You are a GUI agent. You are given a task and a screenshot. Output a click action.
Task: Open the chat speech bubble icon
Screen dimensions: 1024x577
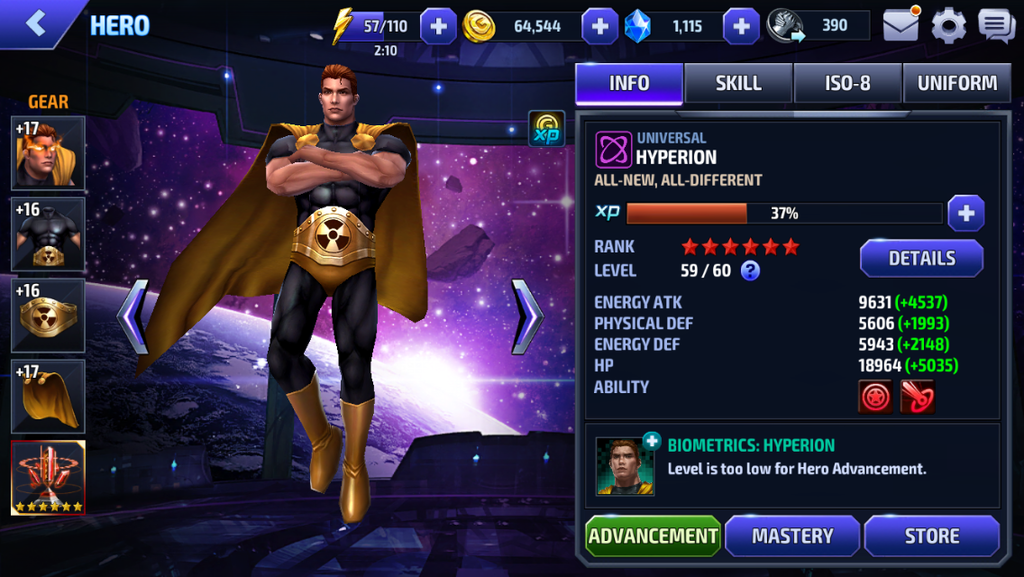click(x=996, y=25)
